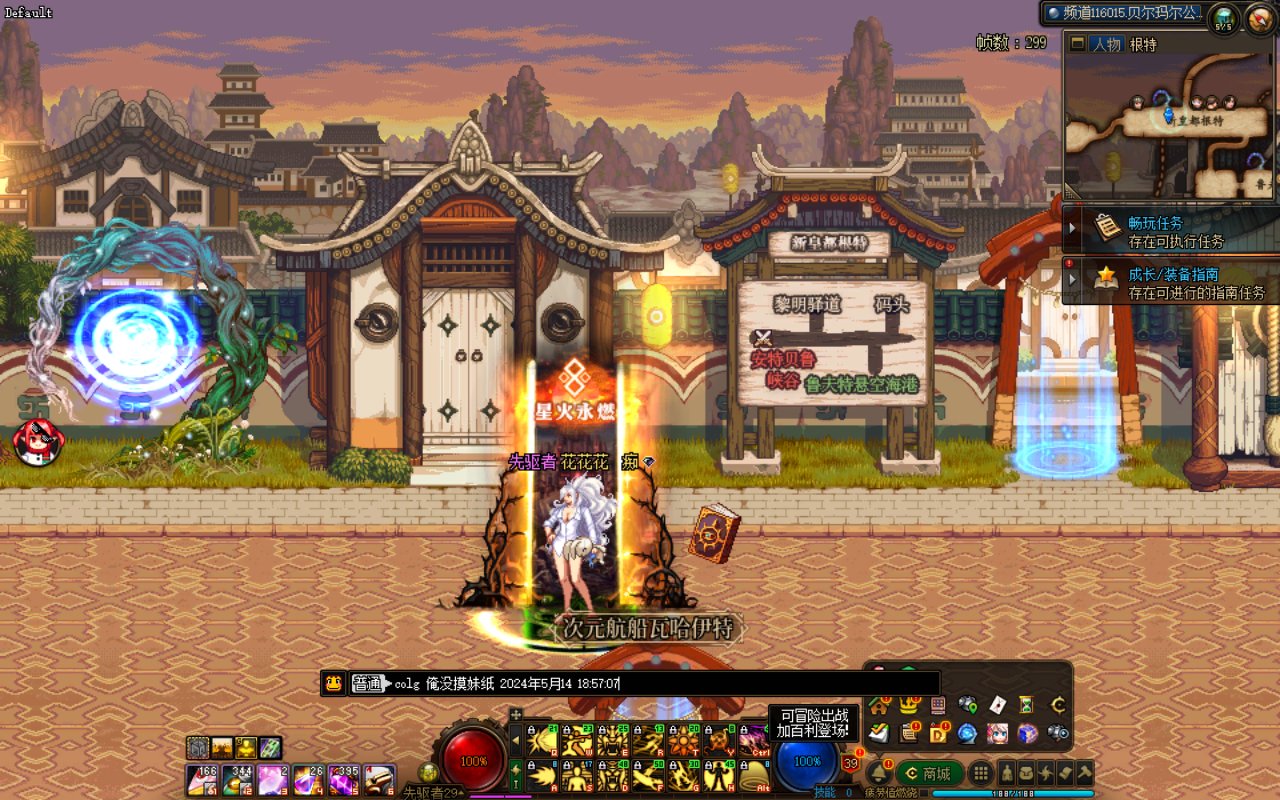Open the nine-dot grid menu button

tap(982, 773)
